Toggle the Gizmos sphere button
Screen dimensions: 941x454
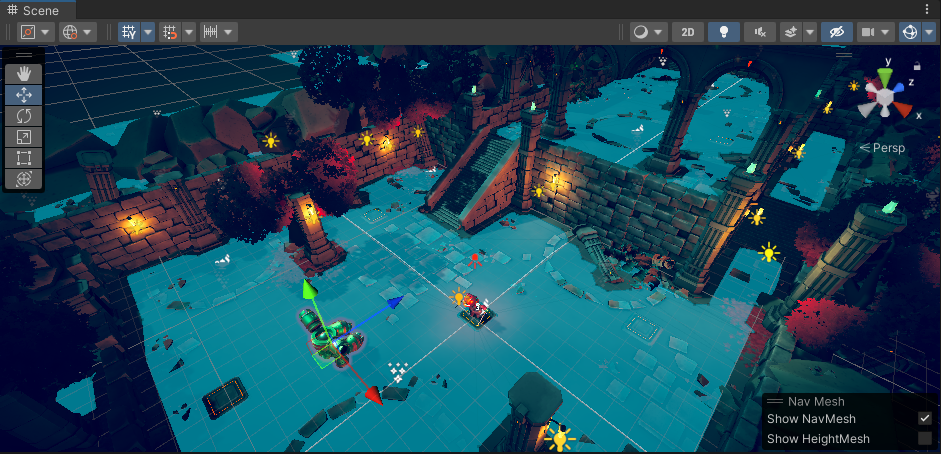point(911,32)
